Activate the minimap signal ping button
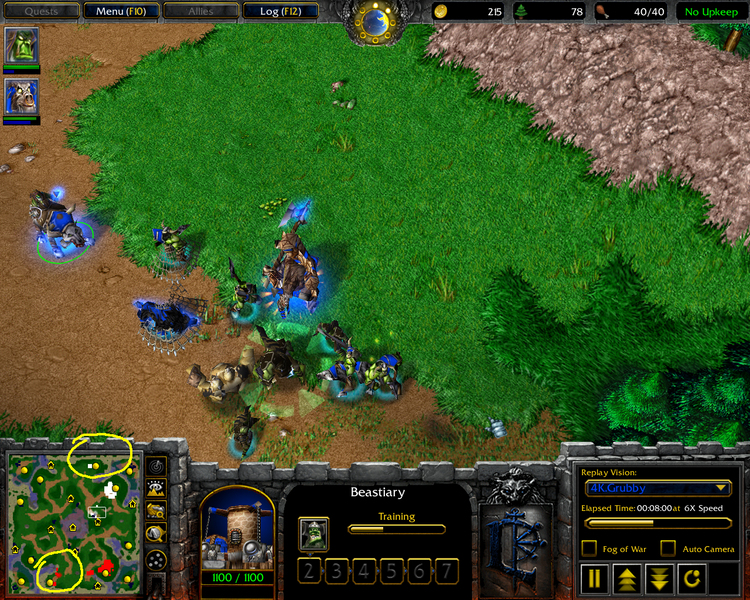The image size is (750, 600). pos(156,466)
